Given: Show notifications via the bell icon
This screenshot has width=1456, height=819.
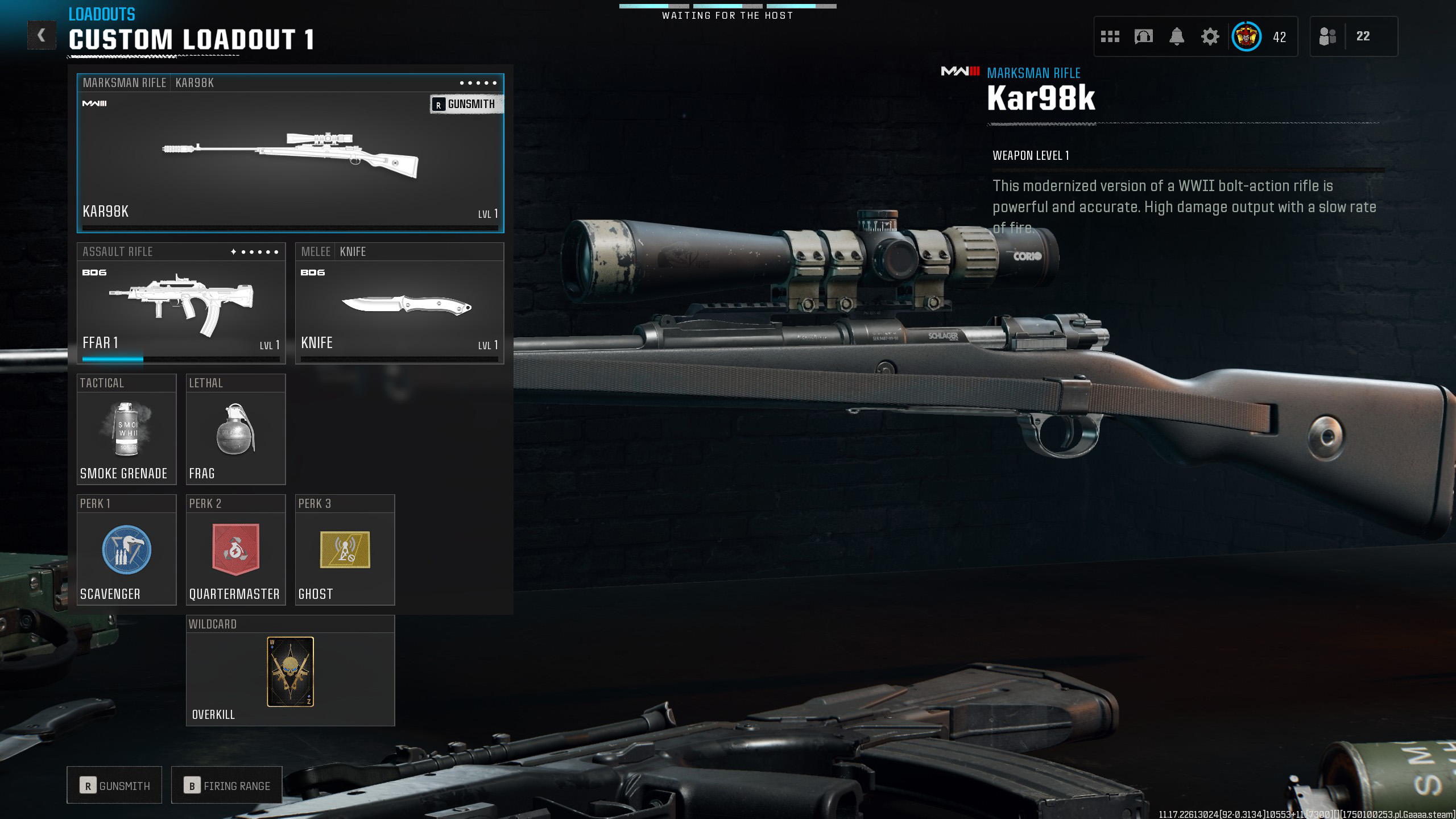Looking at the screenshot, I should pyautogui.click(x=1177, y=37).
